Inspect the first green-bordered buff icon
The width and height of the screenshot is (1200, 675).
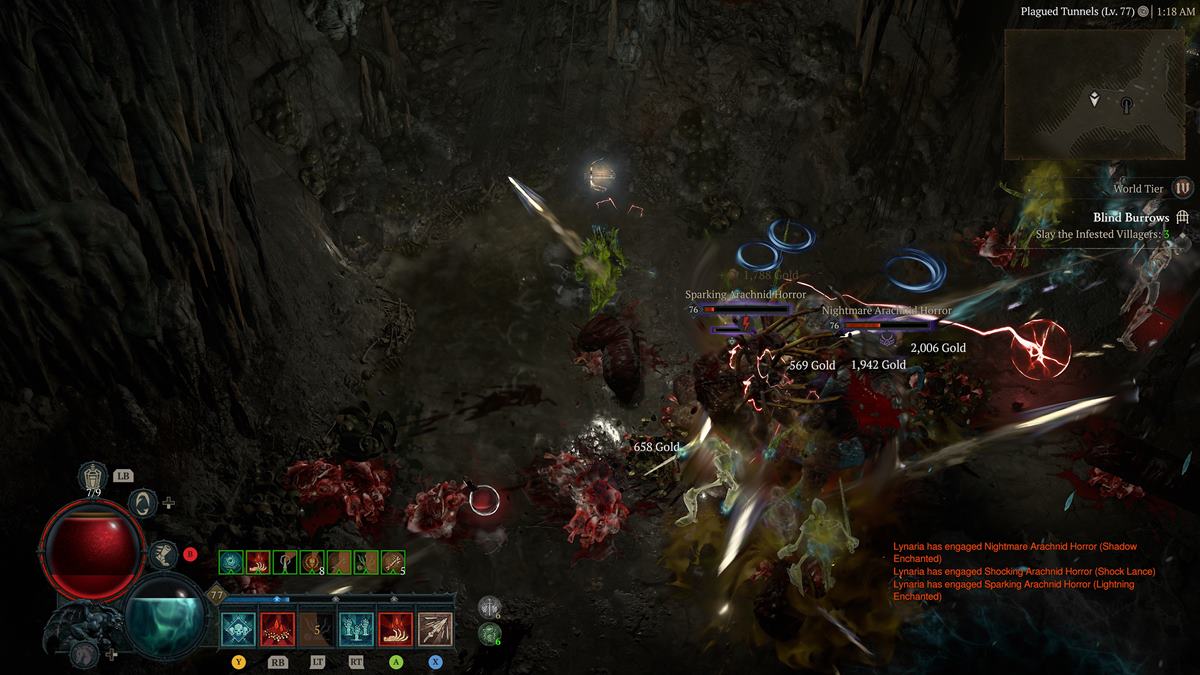230,563
